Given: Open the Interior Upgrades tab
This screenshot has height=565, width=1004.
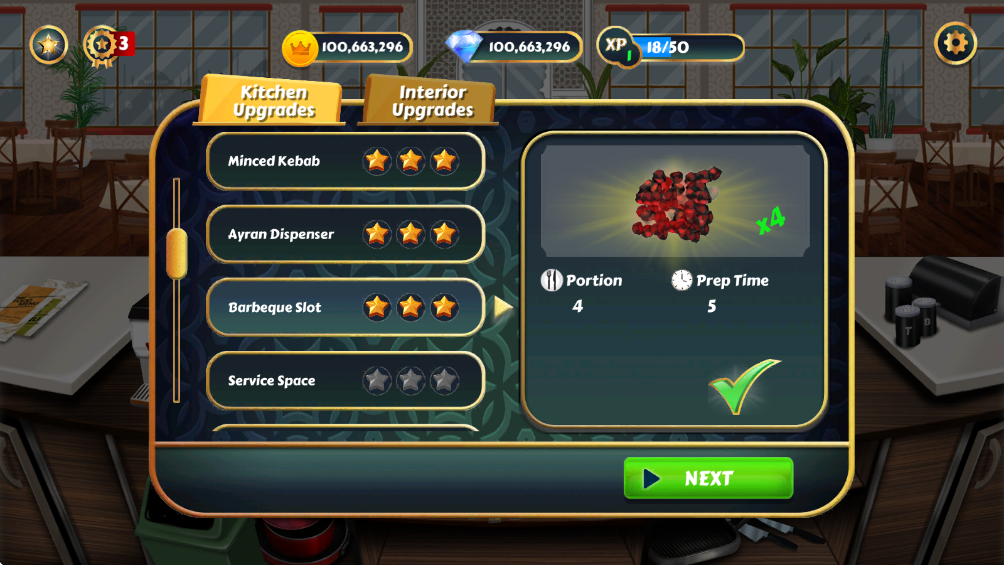Looking at the screenshot, I should pyautogui.click(x=432, y=101).
